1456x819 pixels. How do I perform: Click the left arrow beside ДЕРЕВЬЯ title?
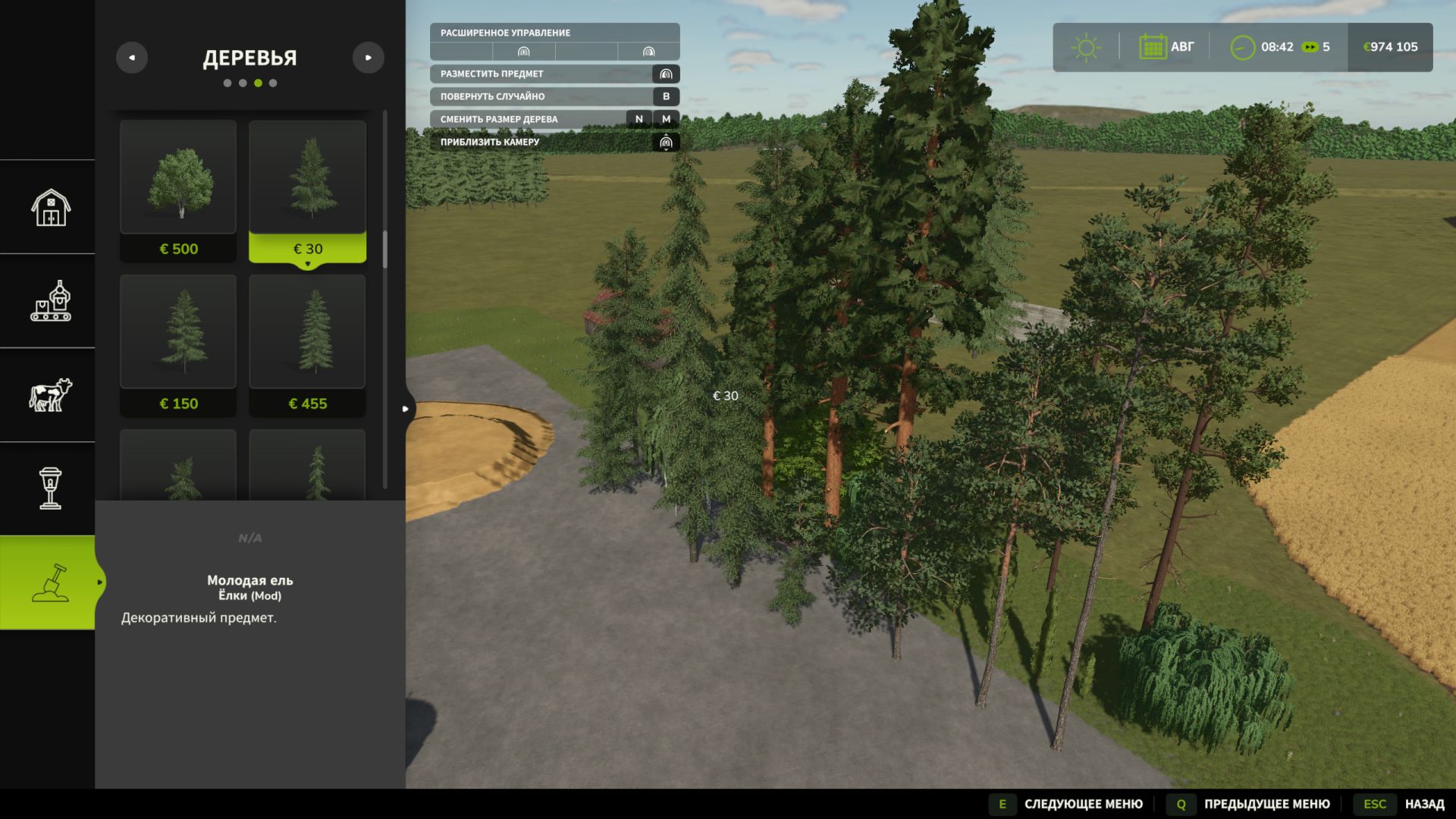click(132, 57)
